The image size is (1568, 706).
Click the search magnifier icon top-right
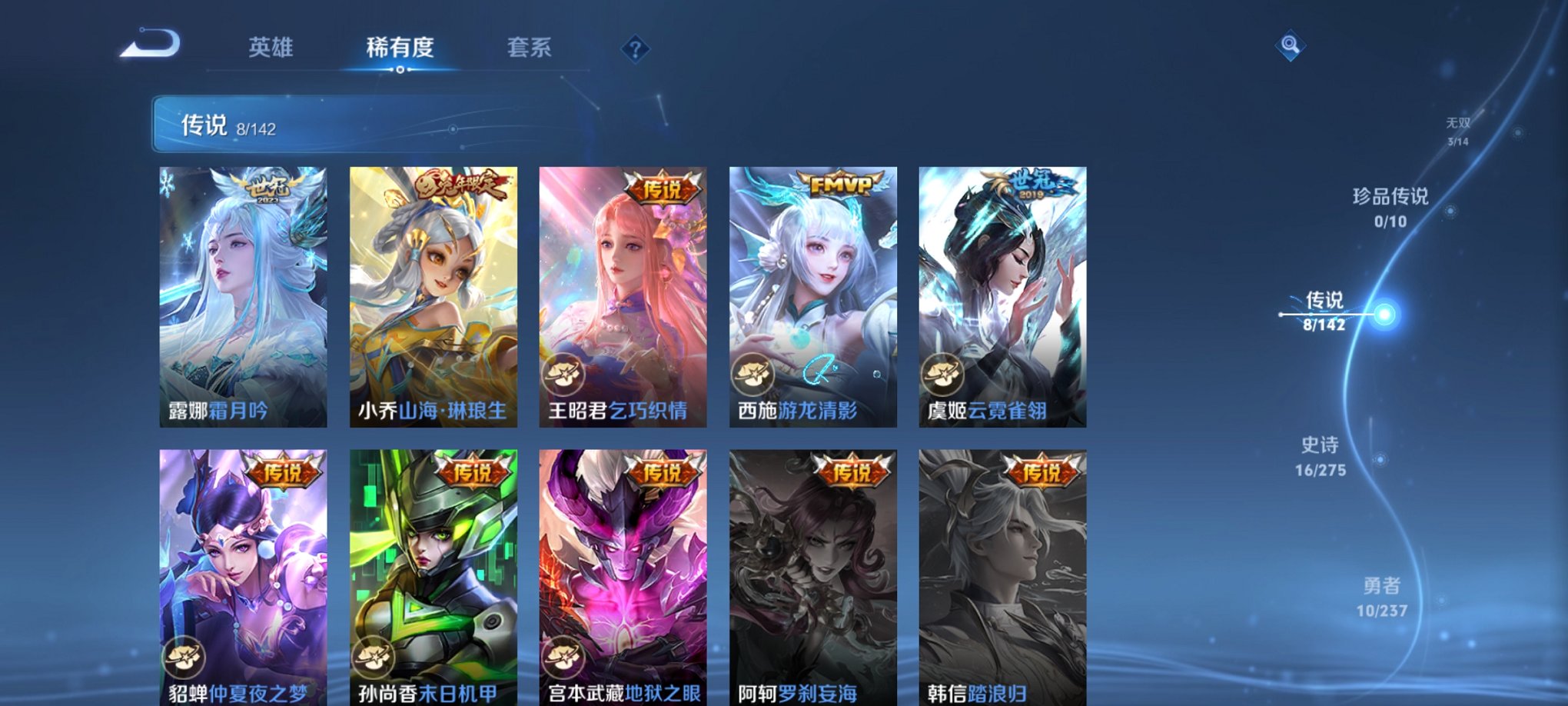(1289, 46)
